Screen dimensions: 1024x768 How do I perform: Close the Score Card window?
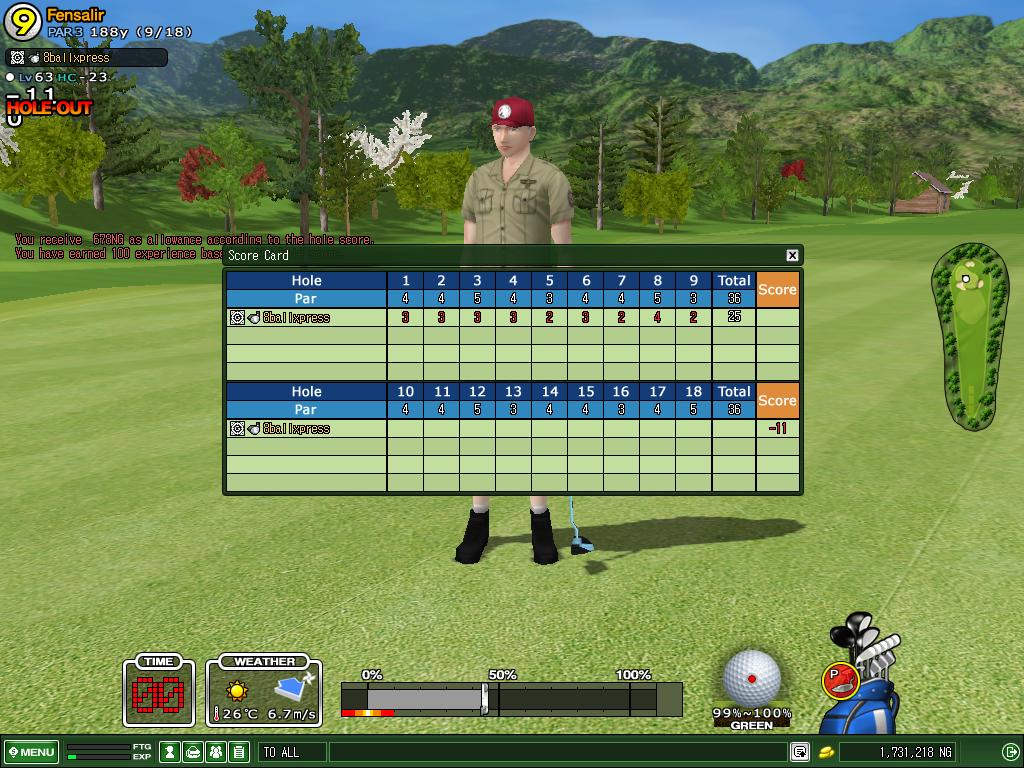(x=792, y=255)
